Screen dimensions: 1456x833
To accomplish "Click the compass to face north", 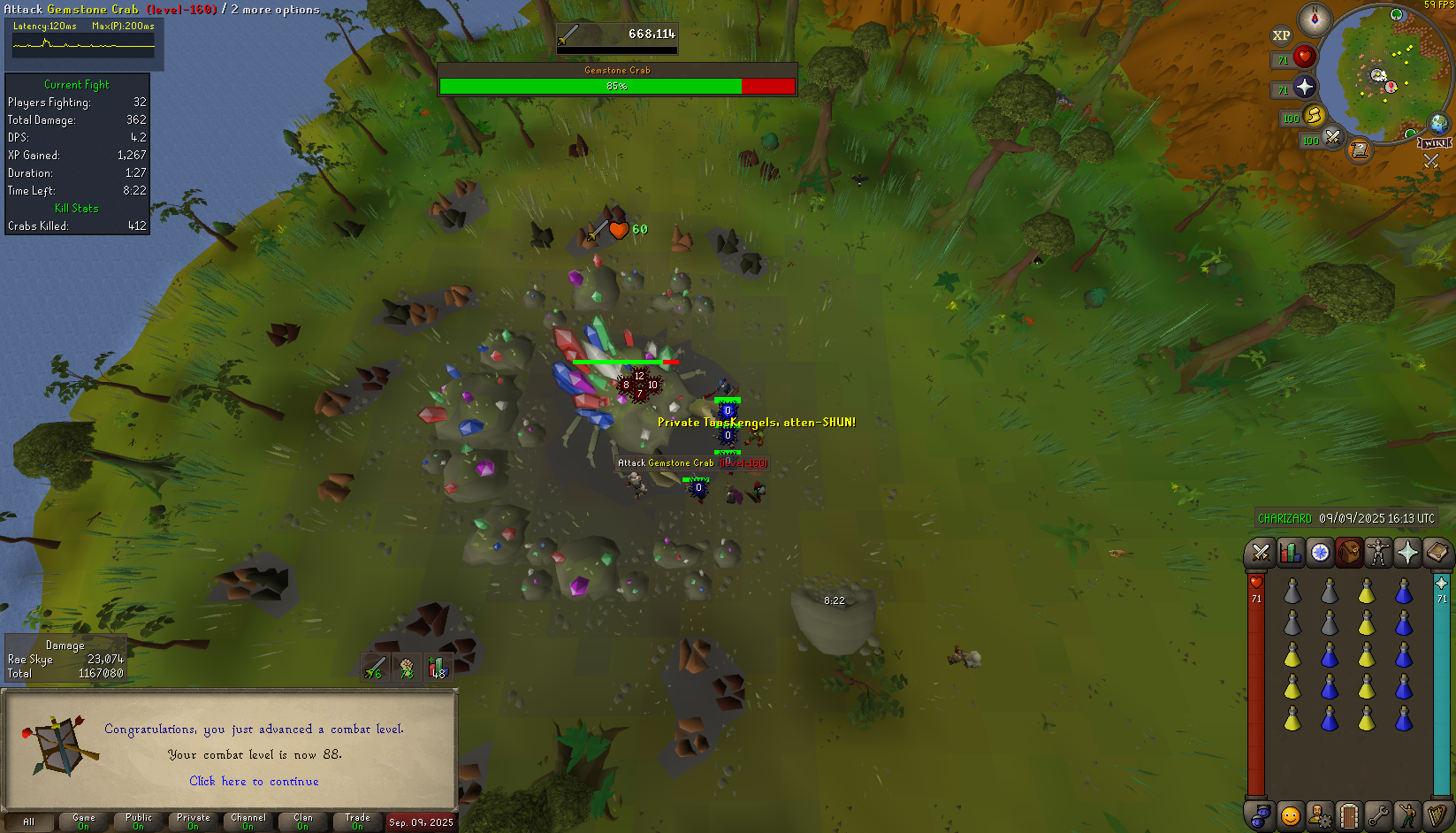I will click(1315, 19).
